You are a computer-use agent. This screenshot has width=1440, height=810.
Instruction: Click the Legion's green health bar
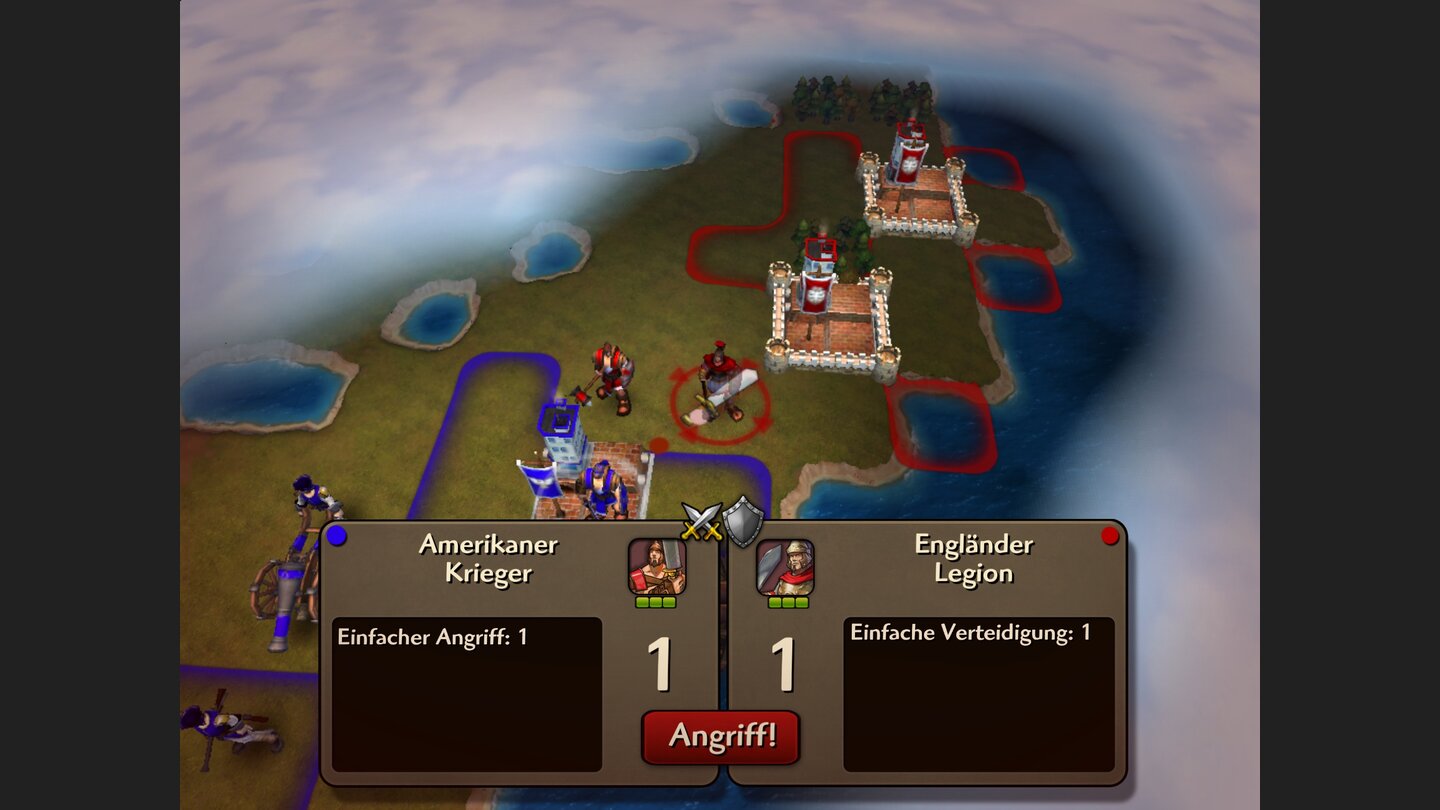point(787,601)
